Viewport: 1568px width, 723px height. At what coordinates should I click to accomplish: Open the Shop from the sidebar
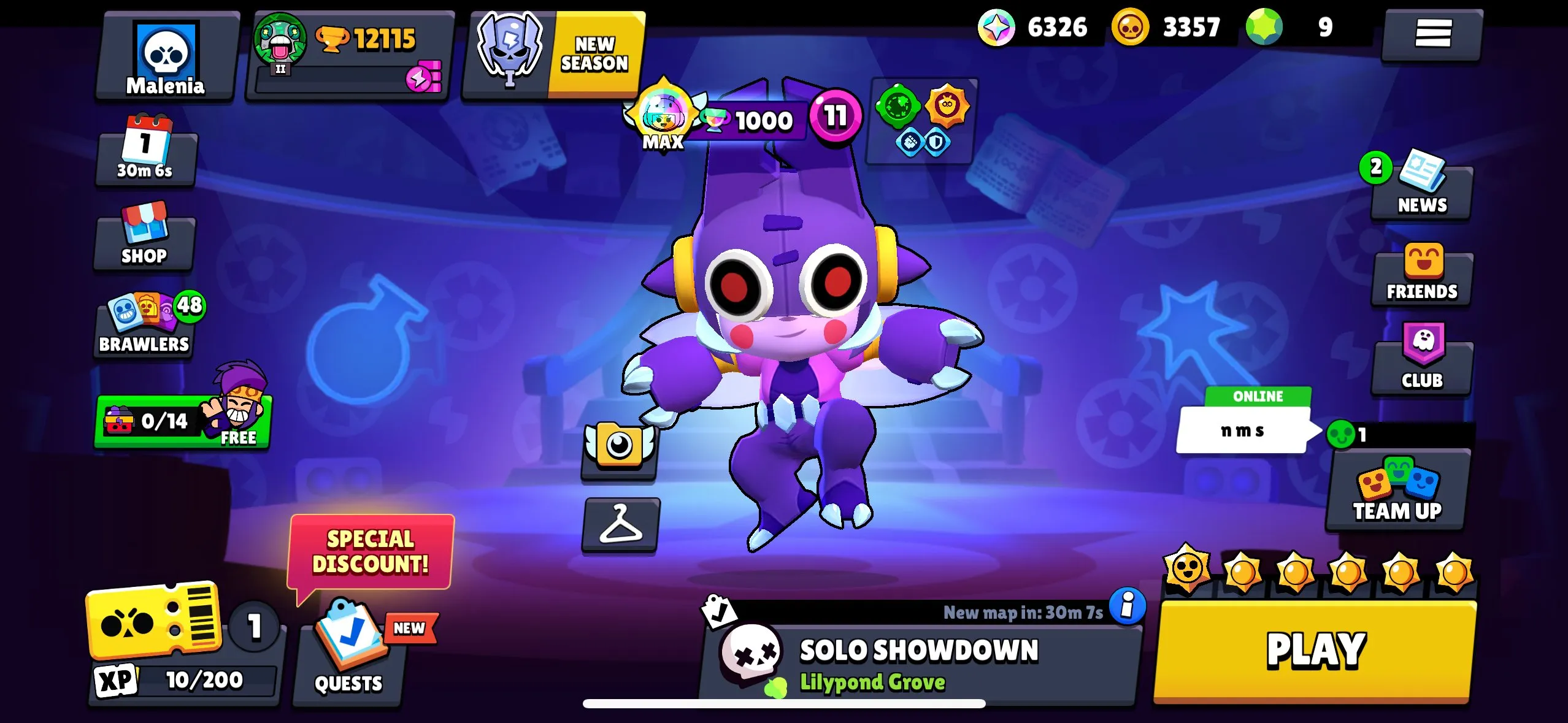click(144, 239)
